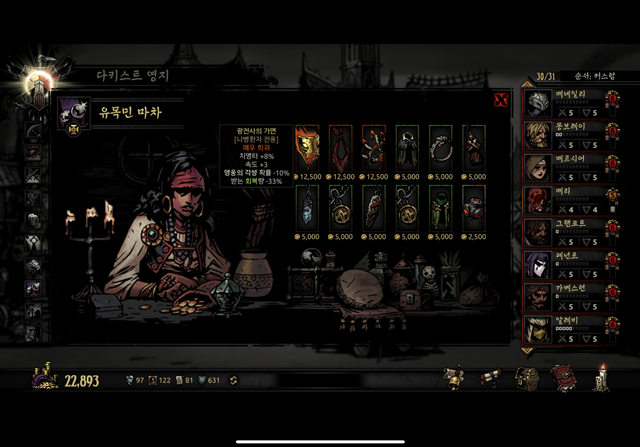
Task: Close the Nomad Wagon shop window
Action: (x=501, y=99)
